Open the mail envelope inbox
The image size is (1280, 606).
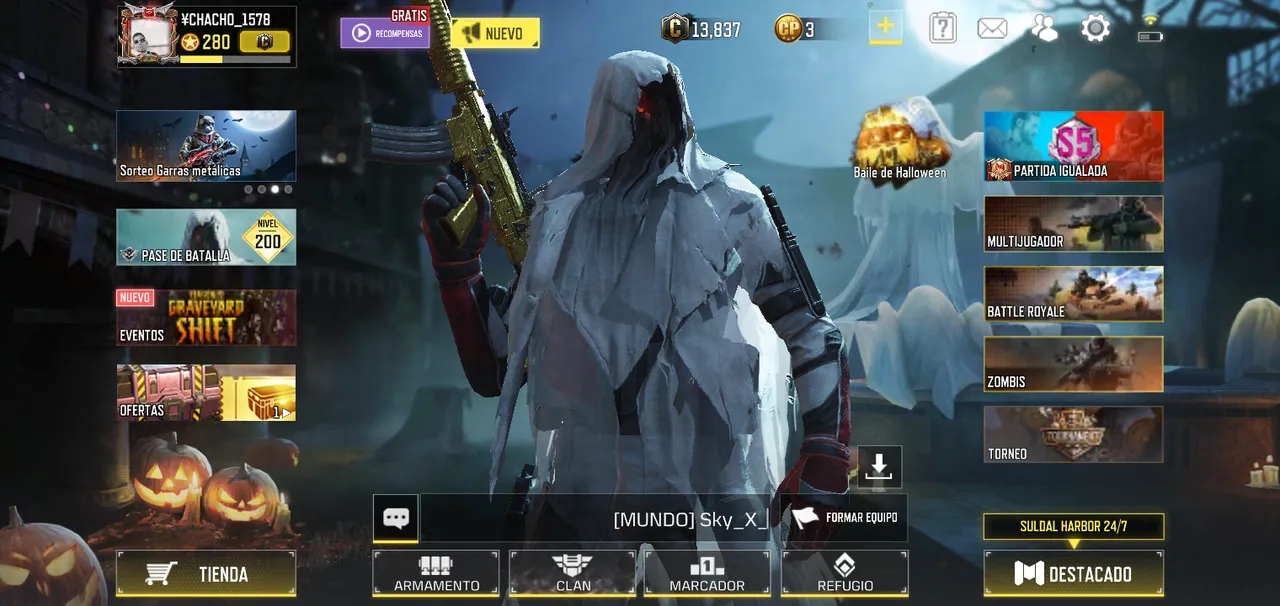[992, 29]
